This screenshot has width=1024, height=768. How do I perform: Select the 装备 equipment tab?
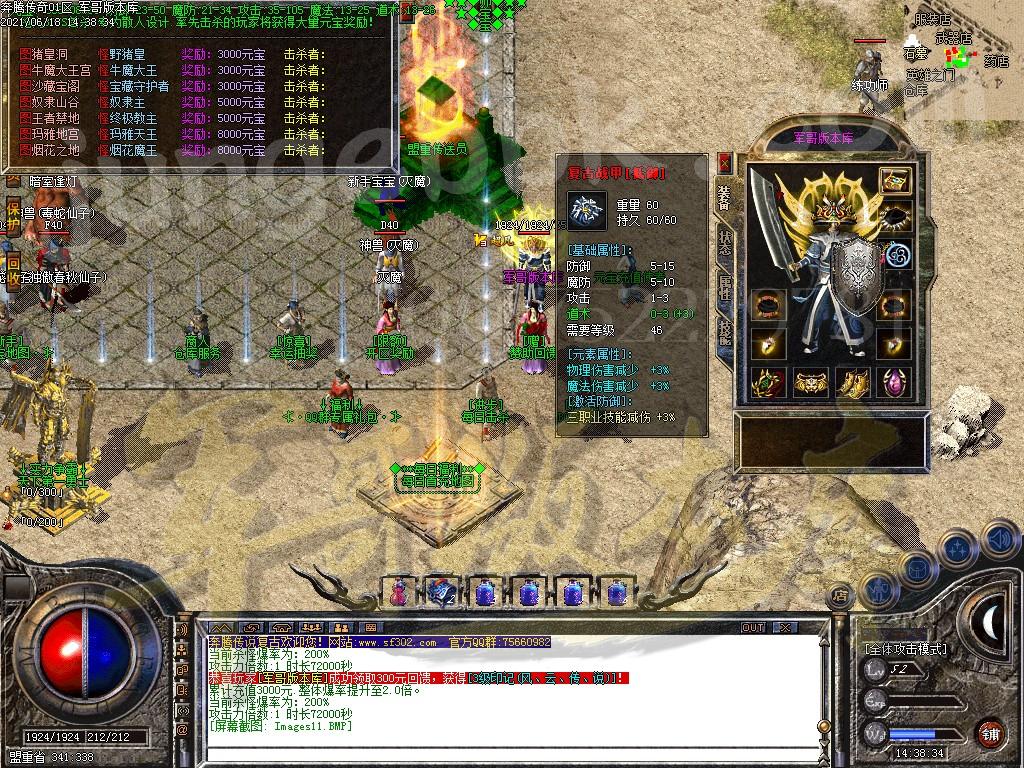pos(725,197)
